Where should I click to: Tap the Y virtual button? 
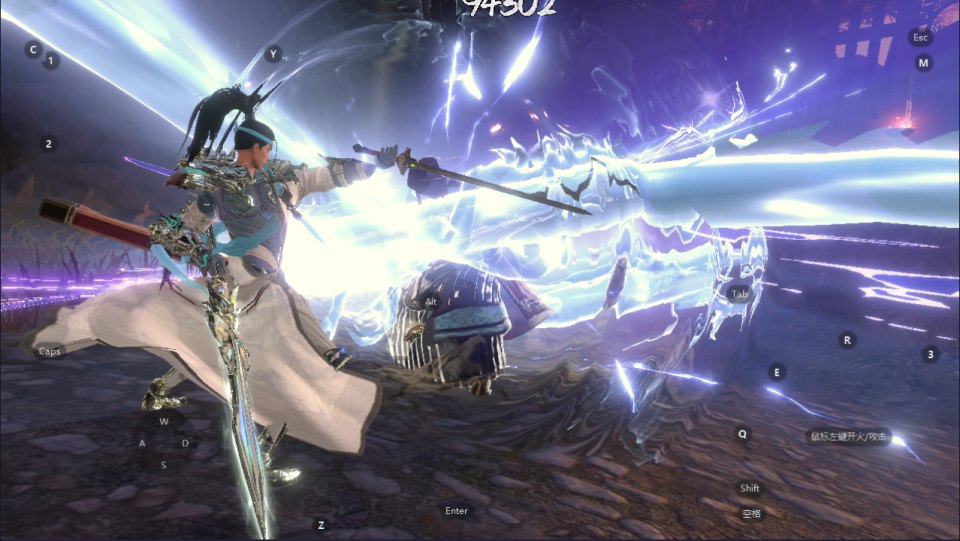(x=273, y=54)
